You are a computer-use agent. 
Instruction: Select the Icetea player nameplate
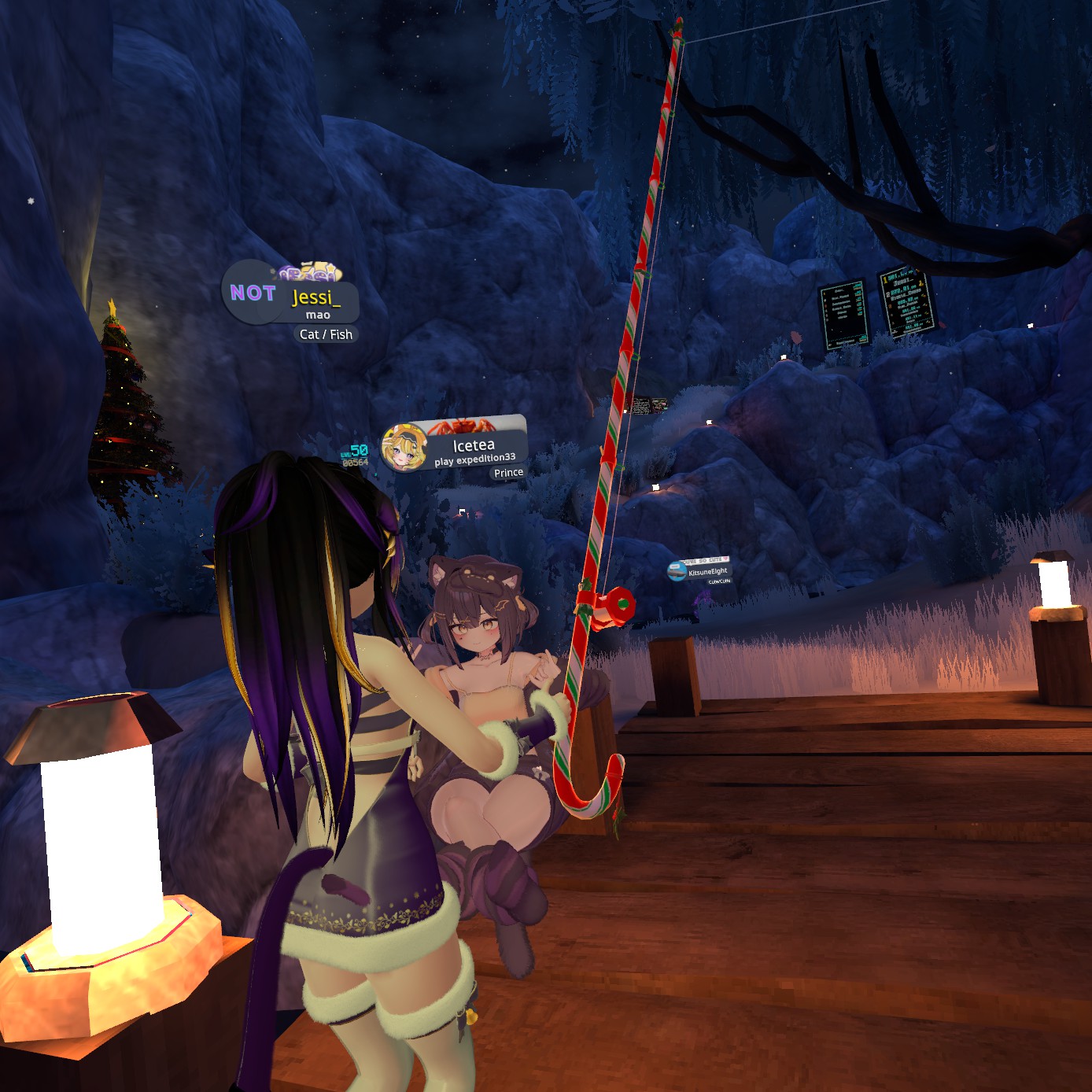coord(473,446)
